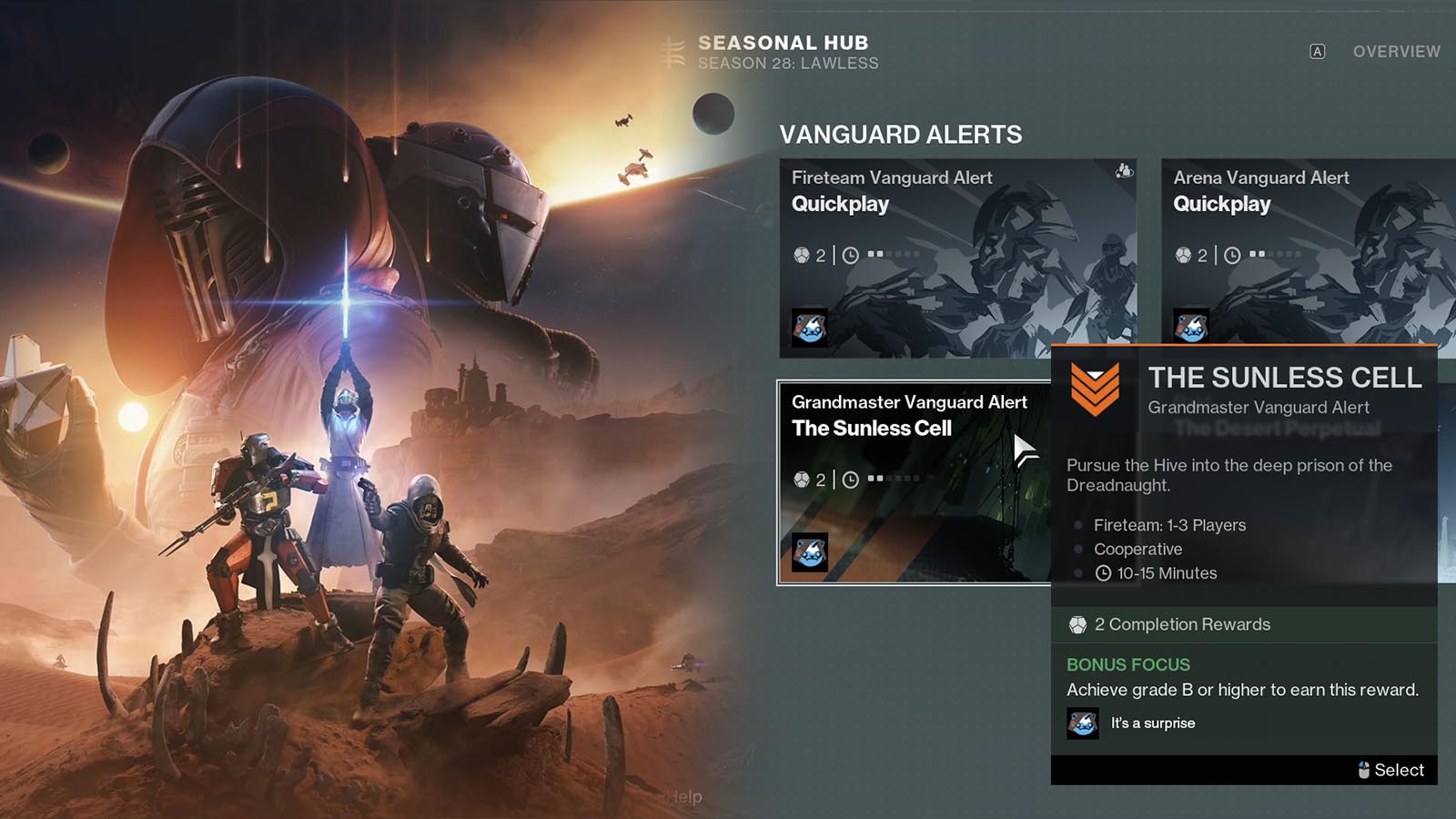Click the sphere icon next to 2 Completion Rewards
Screen dimensions: 1456x819
1078,625
